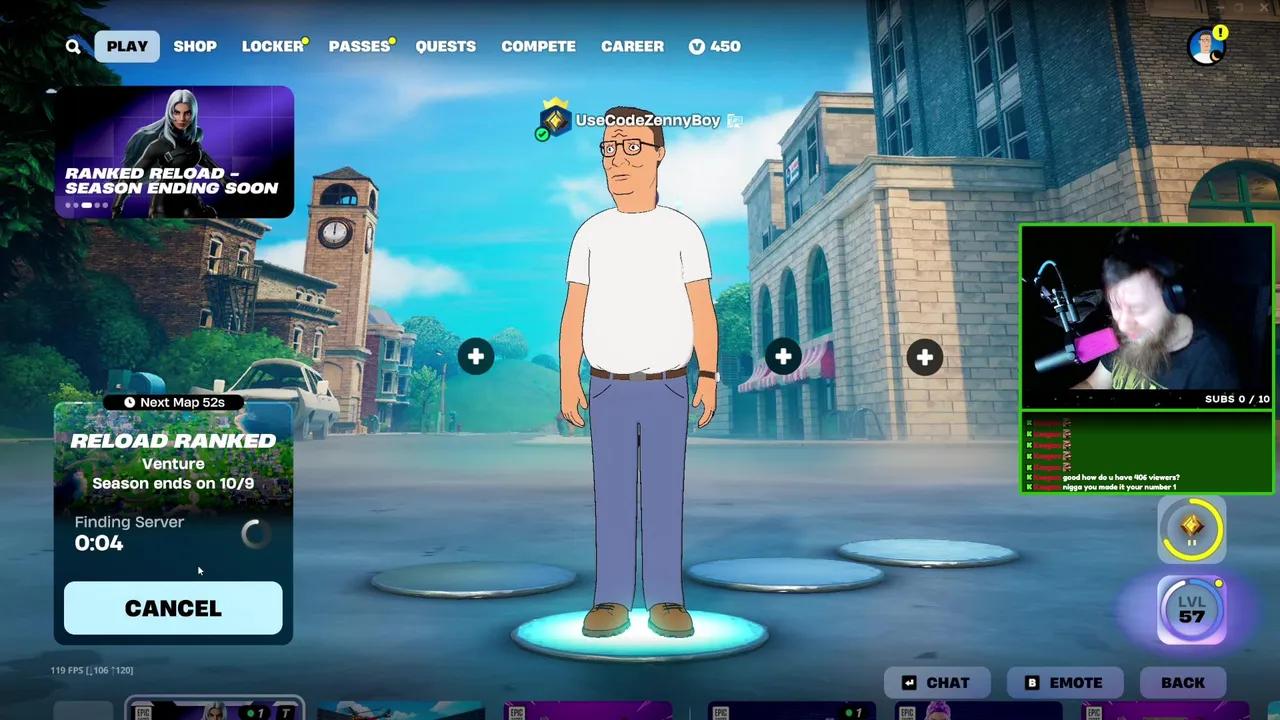1280x720 pixels.
Task: Open the search magnifier tool
Action: pyautogui.click(x=72, y=46)
